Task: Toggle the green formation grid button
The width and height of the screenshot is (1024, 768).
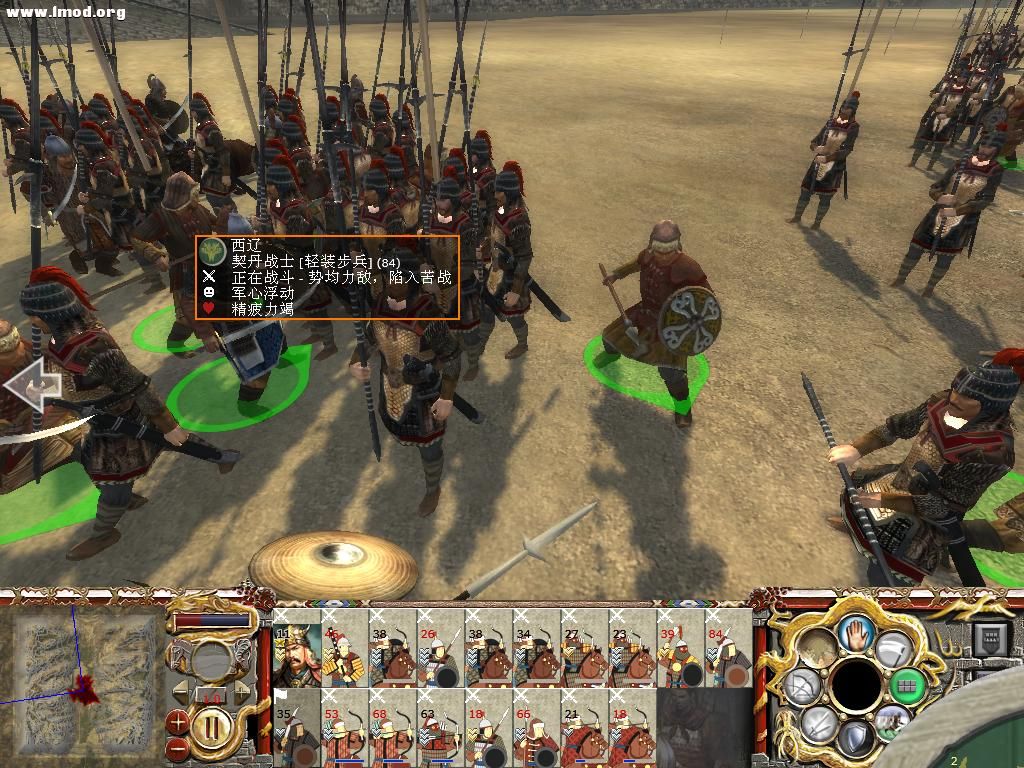Action: [908, 686]
